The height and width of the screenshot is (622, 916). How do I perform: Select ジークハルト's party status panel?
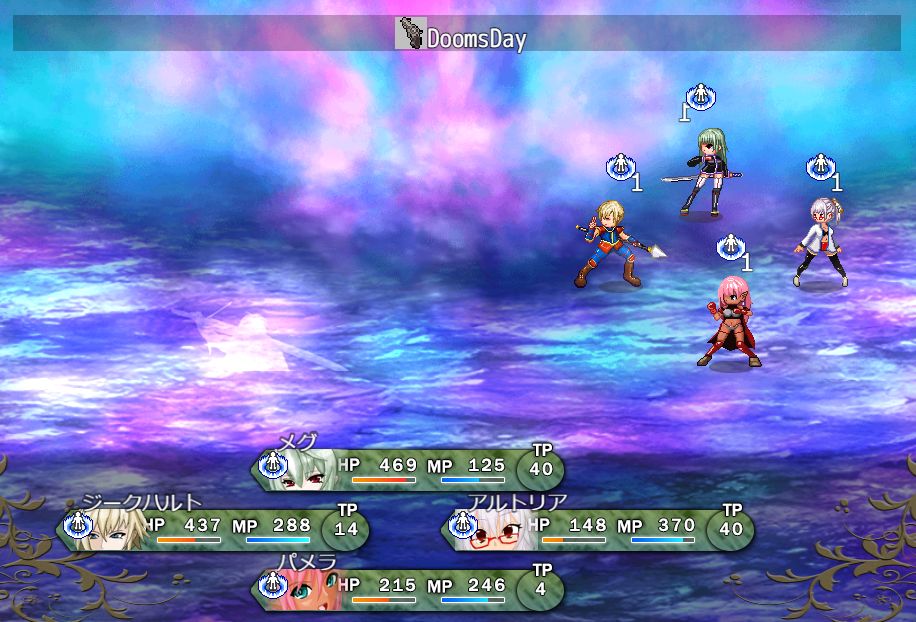click(213, 529)
